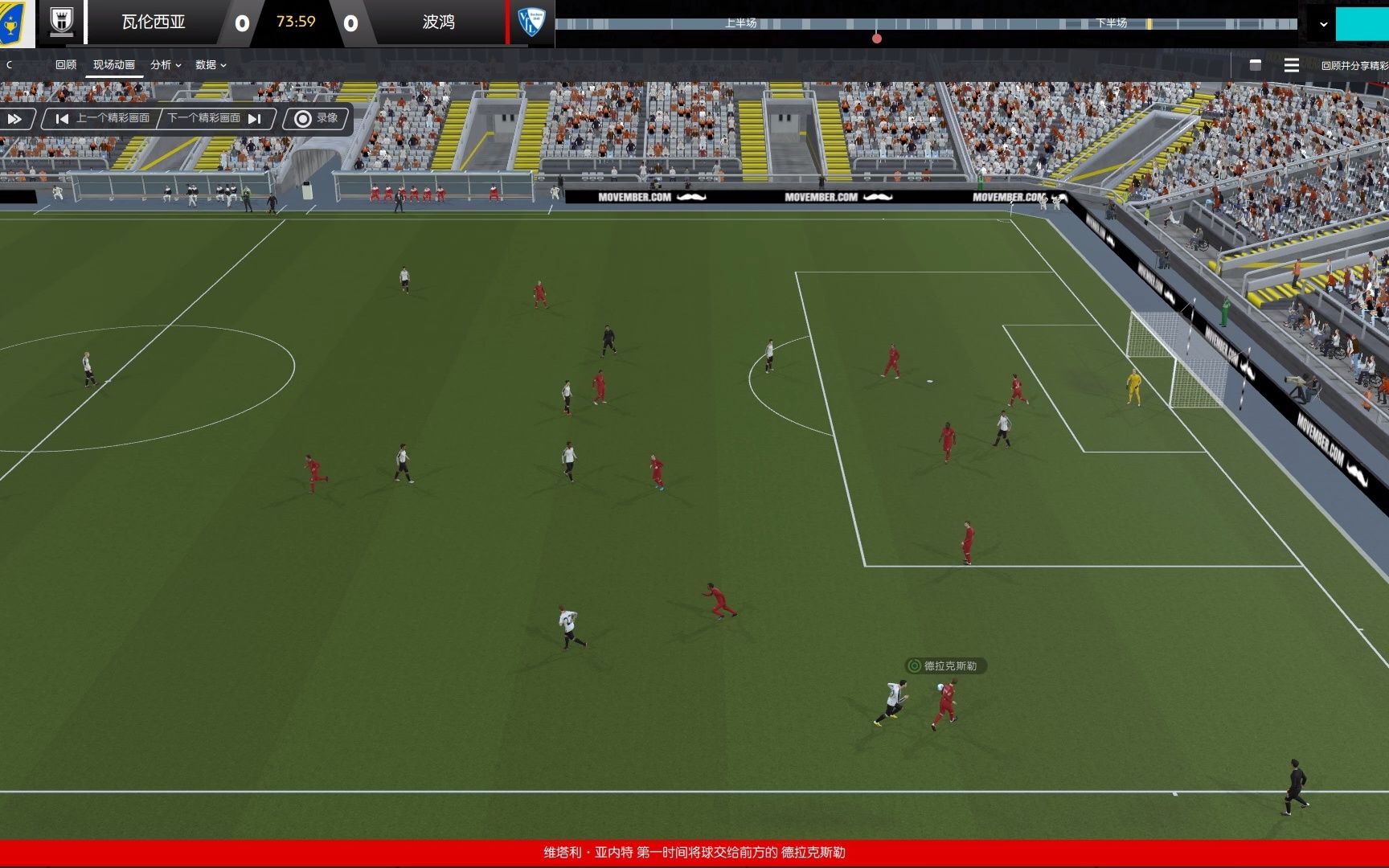Click the fast-forward double arrow button
The height and width of the screenshot is (868, 1389).
tap(15, 119)
